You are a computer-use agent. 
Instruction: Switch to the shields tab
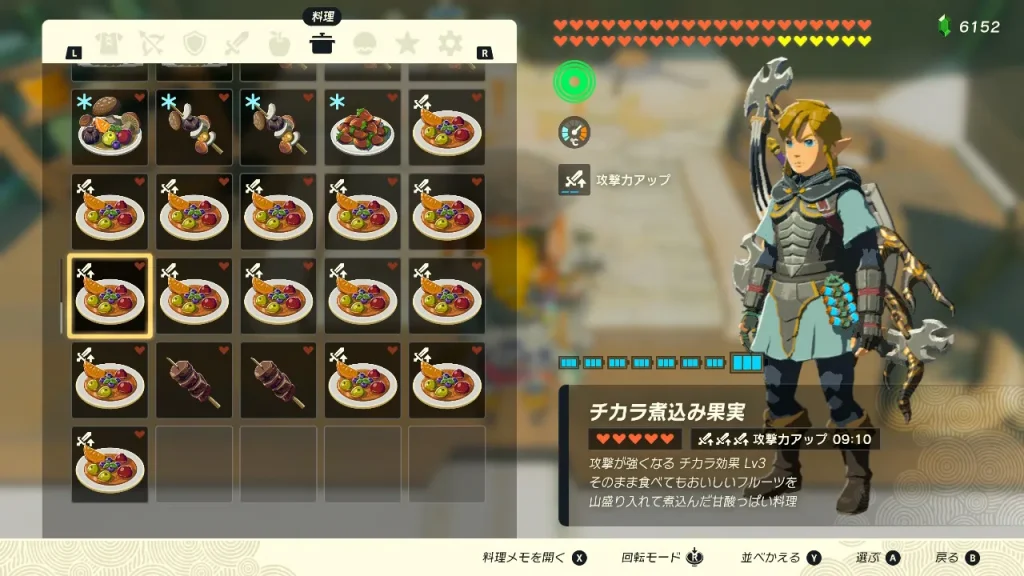[194, 43]
